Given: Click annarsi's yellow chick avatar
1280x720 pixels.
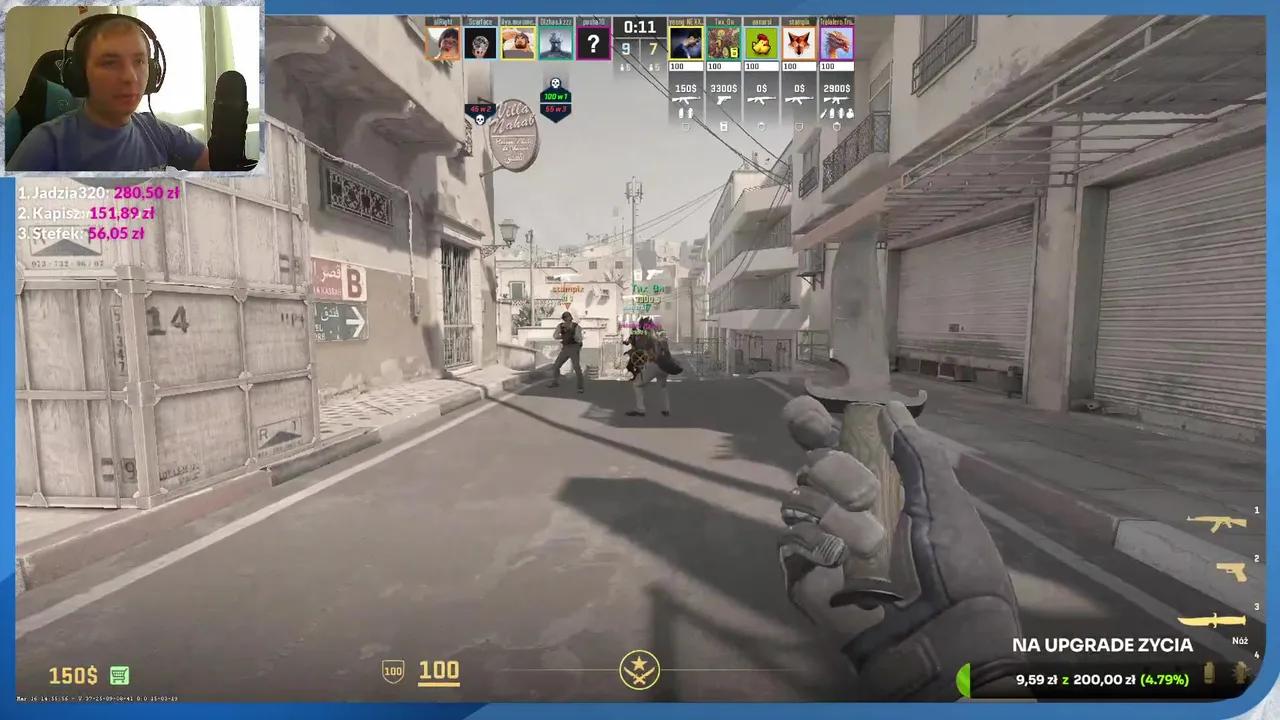Looking at the screenshot, I should click(x=761, y=43).
